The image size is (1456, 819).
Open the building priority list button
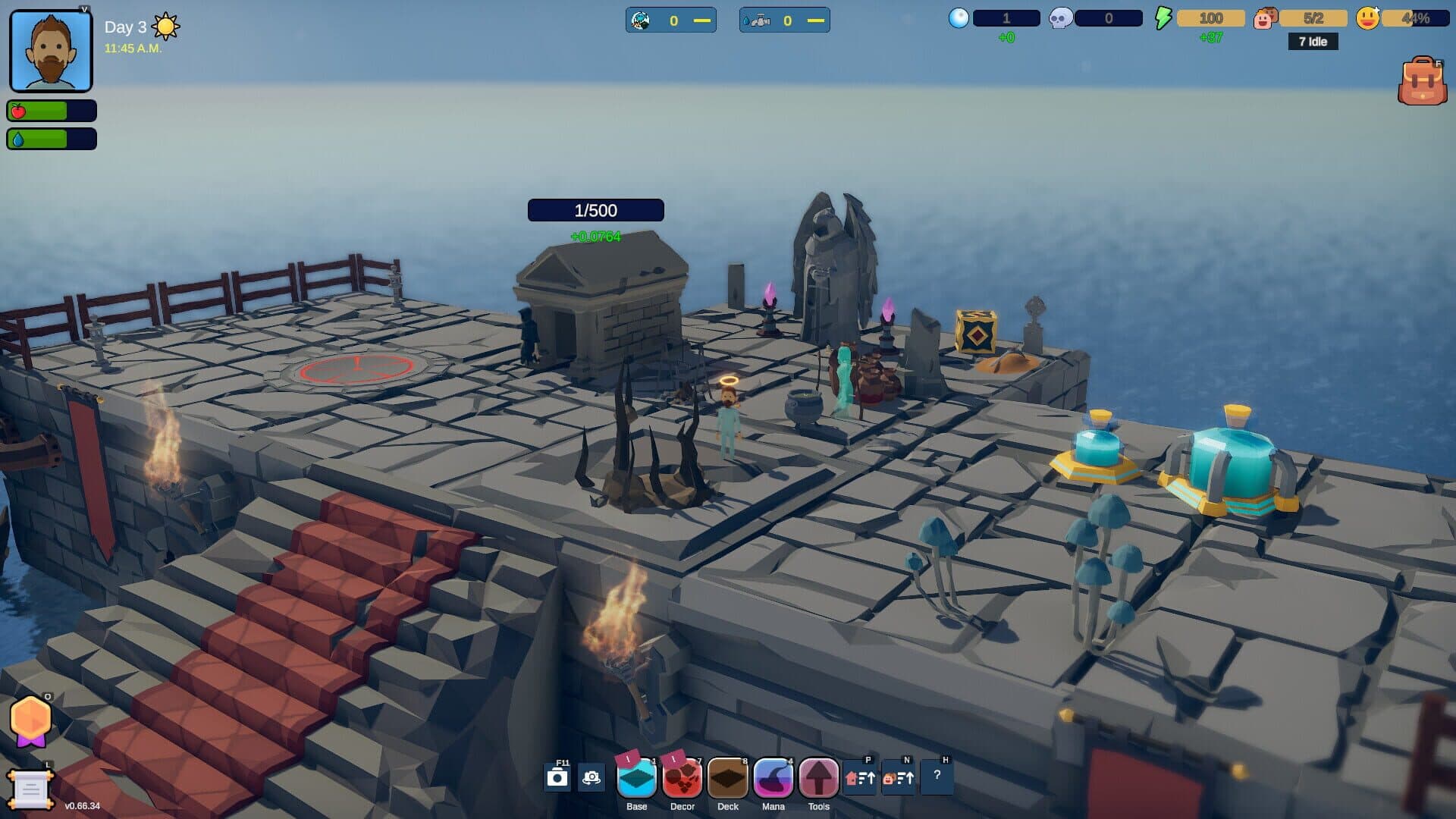tap(860, 778)
